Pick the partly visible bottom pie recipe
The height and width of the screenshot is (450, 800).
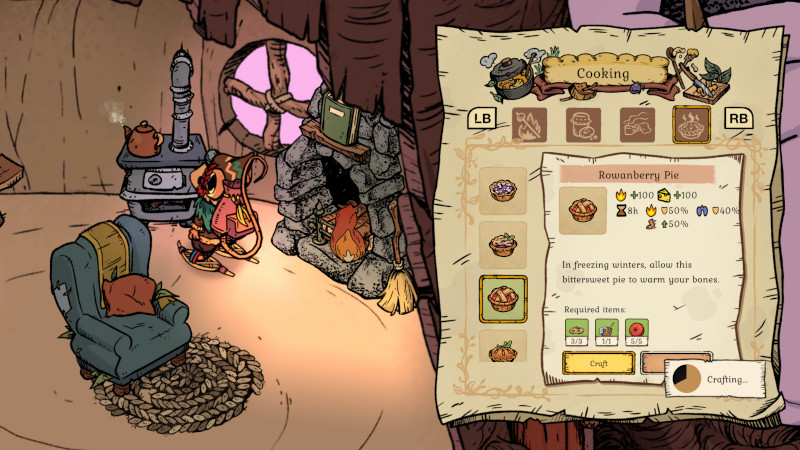tap(504, 347)
